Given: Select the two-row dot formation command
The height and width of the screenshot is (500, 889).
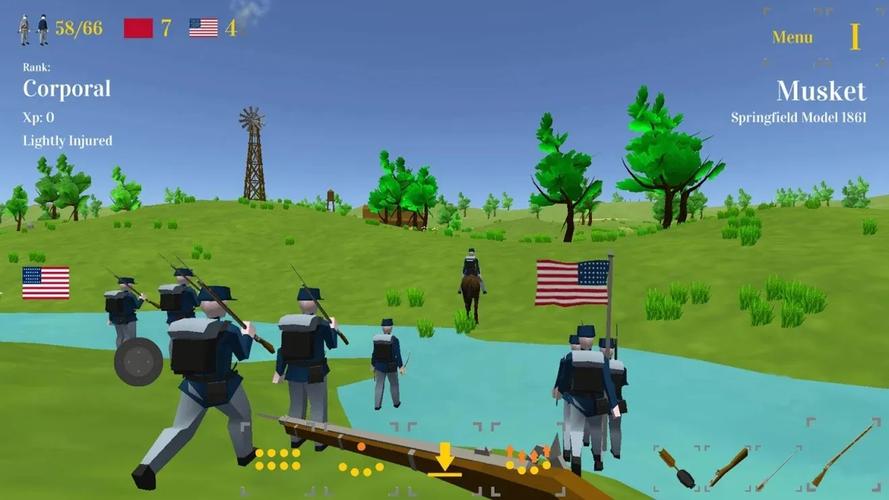Looking at the screenshot, I should pyautogui.click(x=277, y=460).
